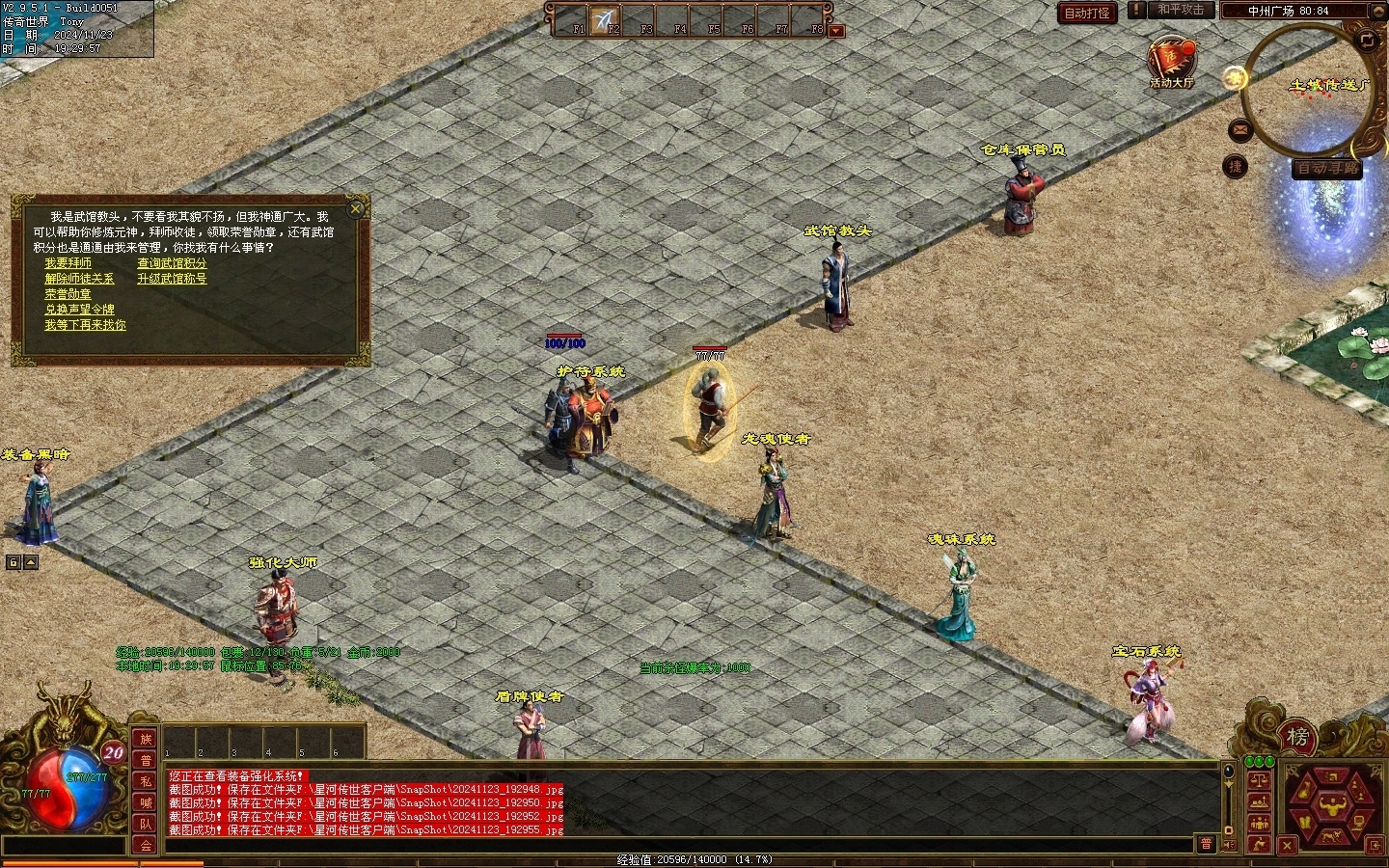The image size is (1389, 868).
Task: Choose the 我要拜师 dialogue option
Action: [68, 263]
